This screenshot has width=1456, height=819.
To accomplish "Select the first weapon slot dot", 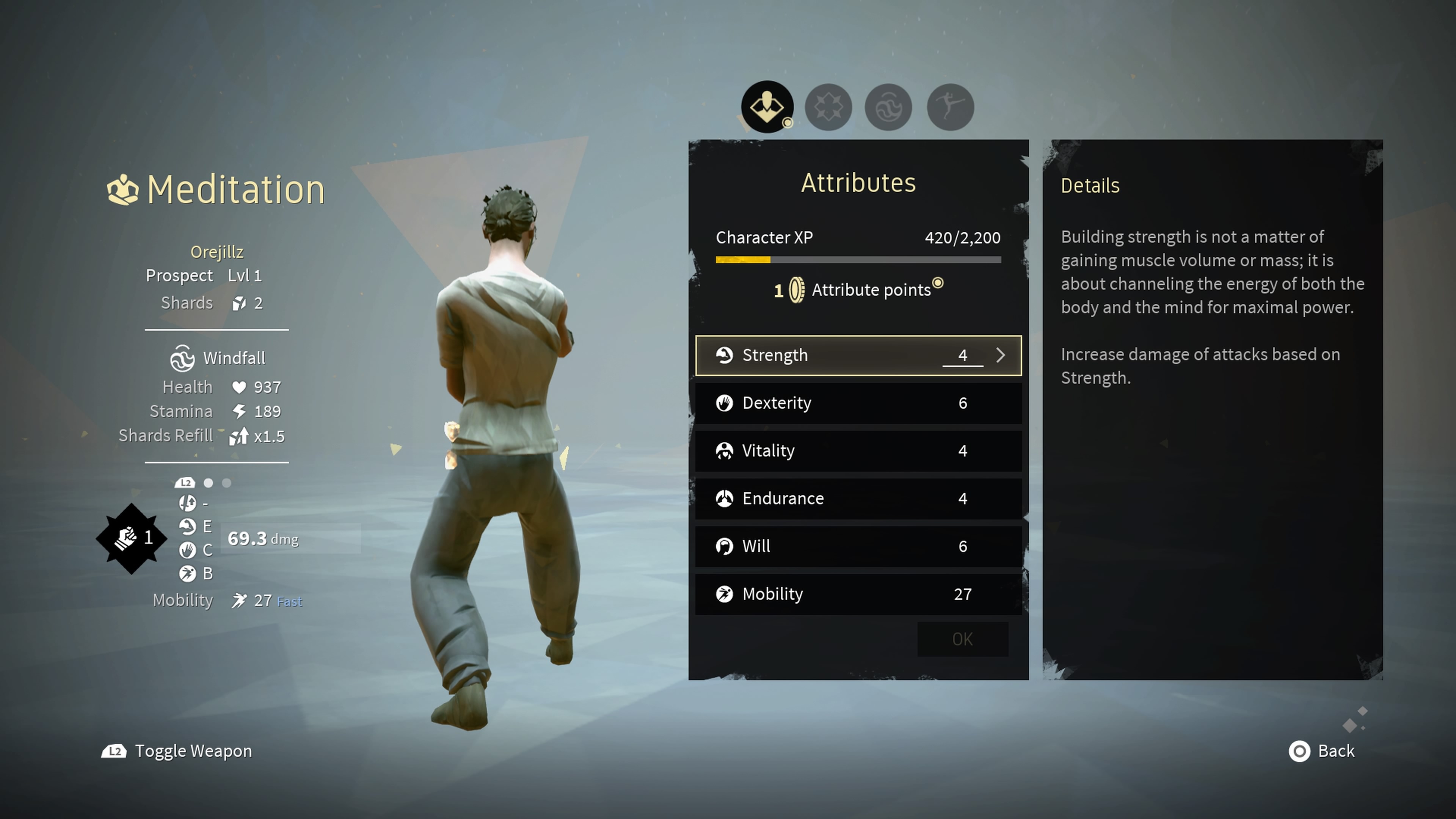I will (209, 483).
